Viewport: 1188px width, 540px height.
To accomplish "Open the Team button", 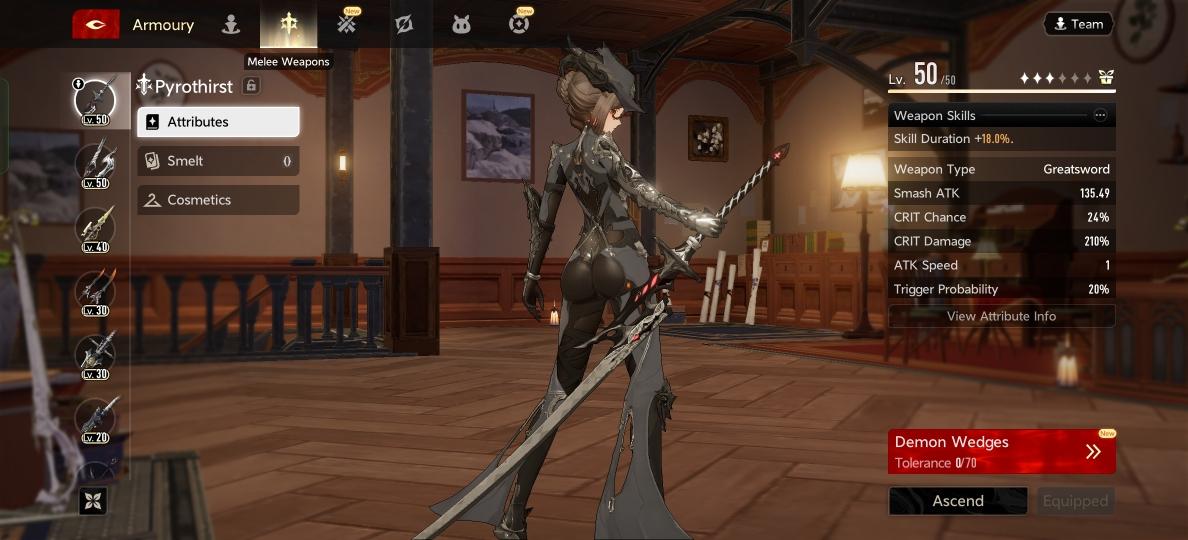I will [x=1078, y=24].
